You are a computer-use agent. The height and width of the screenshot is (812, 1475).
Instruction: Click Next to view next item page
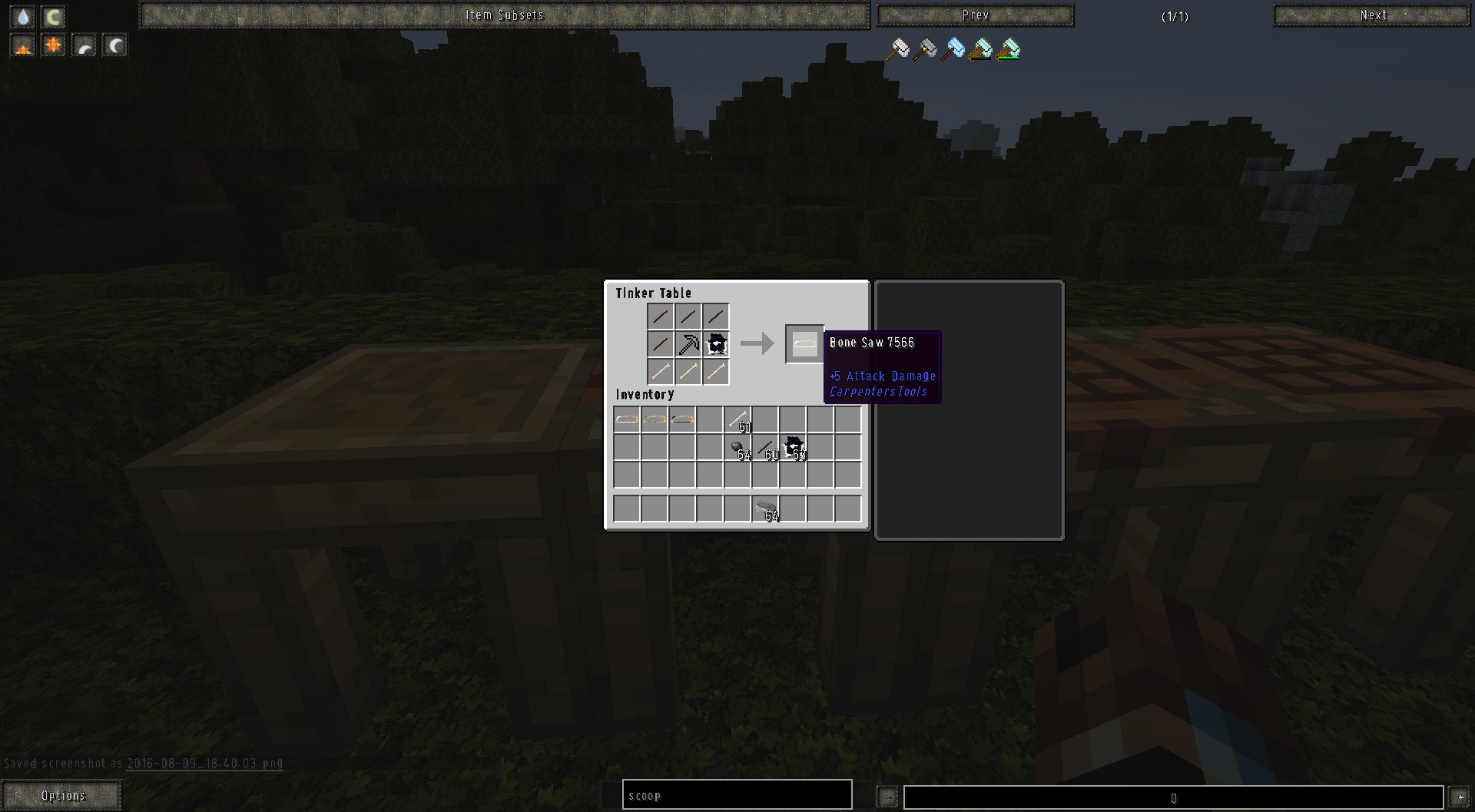click(1371, 15)
